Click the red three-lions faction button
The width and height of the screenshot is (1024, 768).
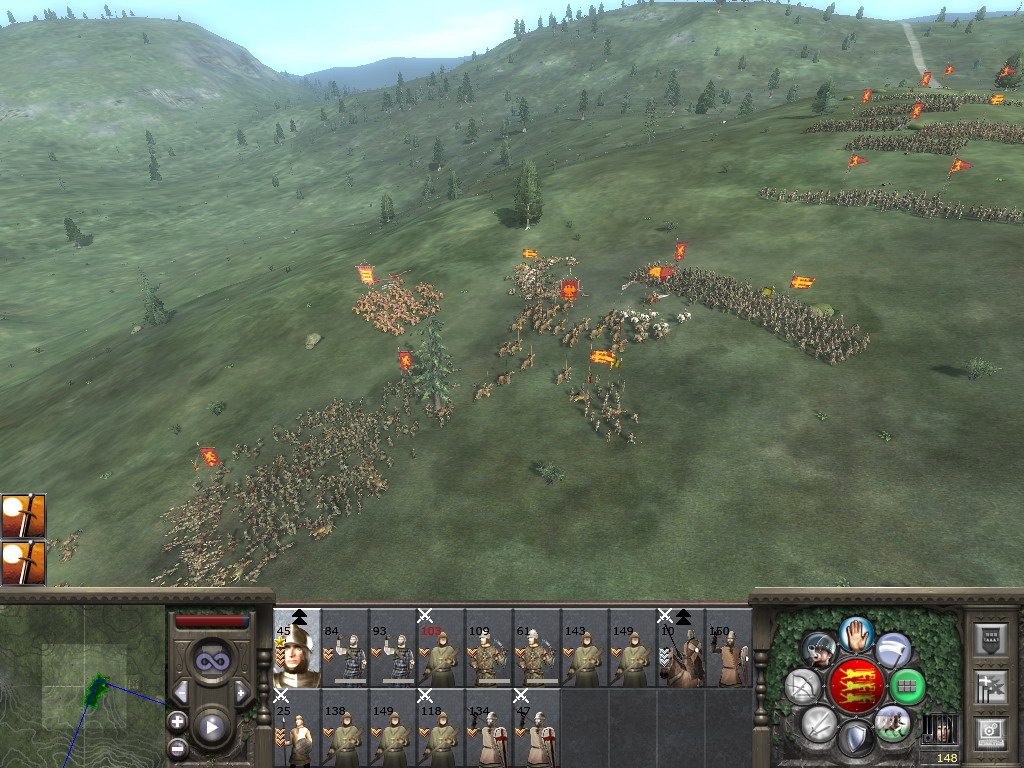click(855, 686)
